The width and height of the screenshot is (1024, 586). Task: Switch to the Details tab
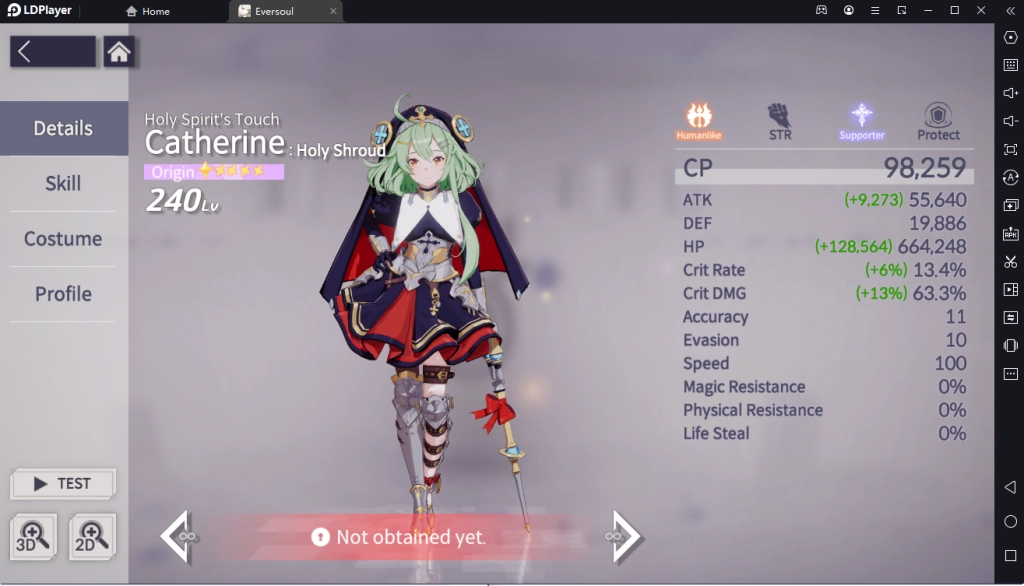tap(63, 128)
